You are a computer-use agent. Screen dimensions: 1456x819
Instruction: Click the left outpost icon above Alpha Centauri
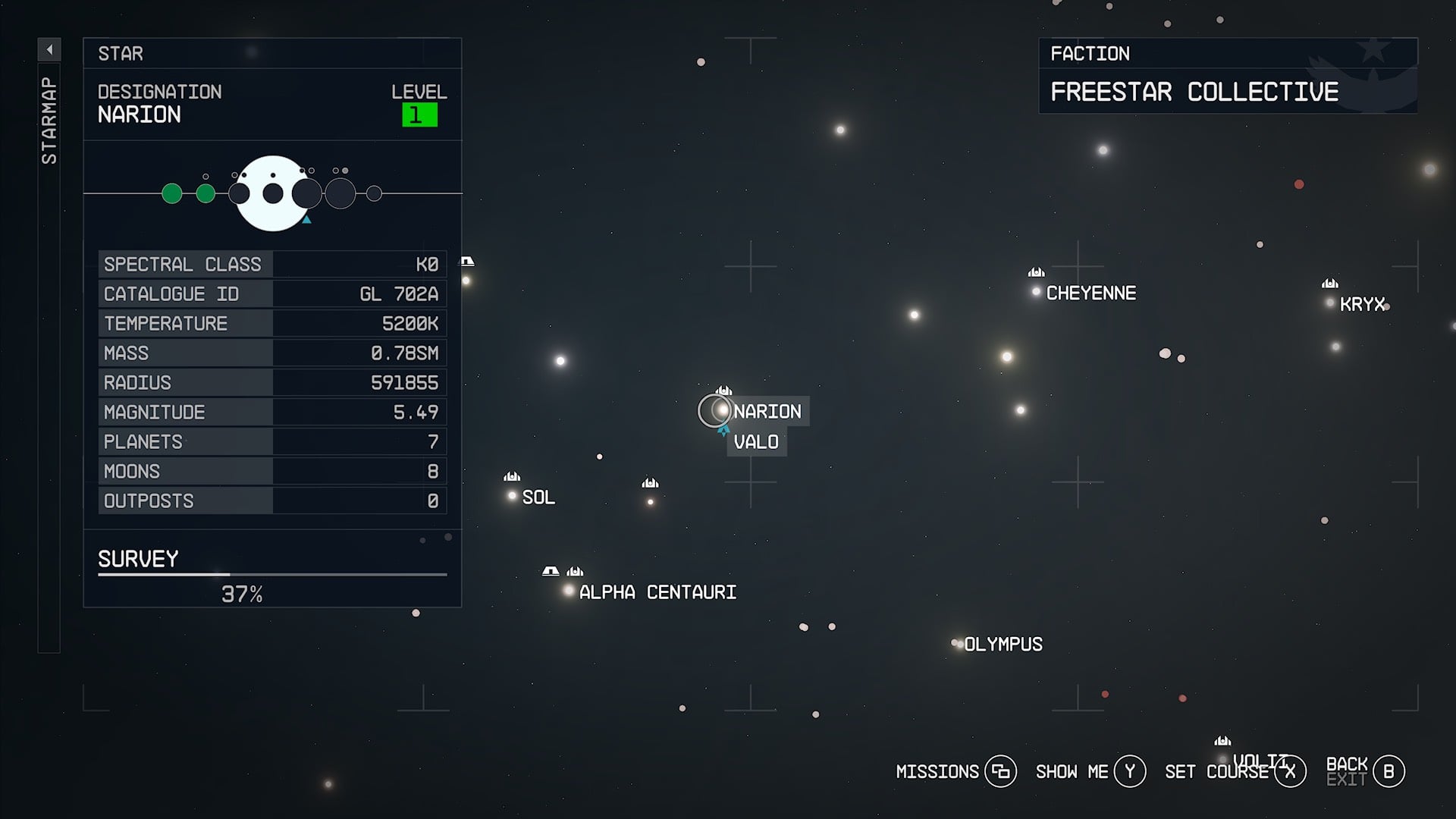[x=551, y=571]
